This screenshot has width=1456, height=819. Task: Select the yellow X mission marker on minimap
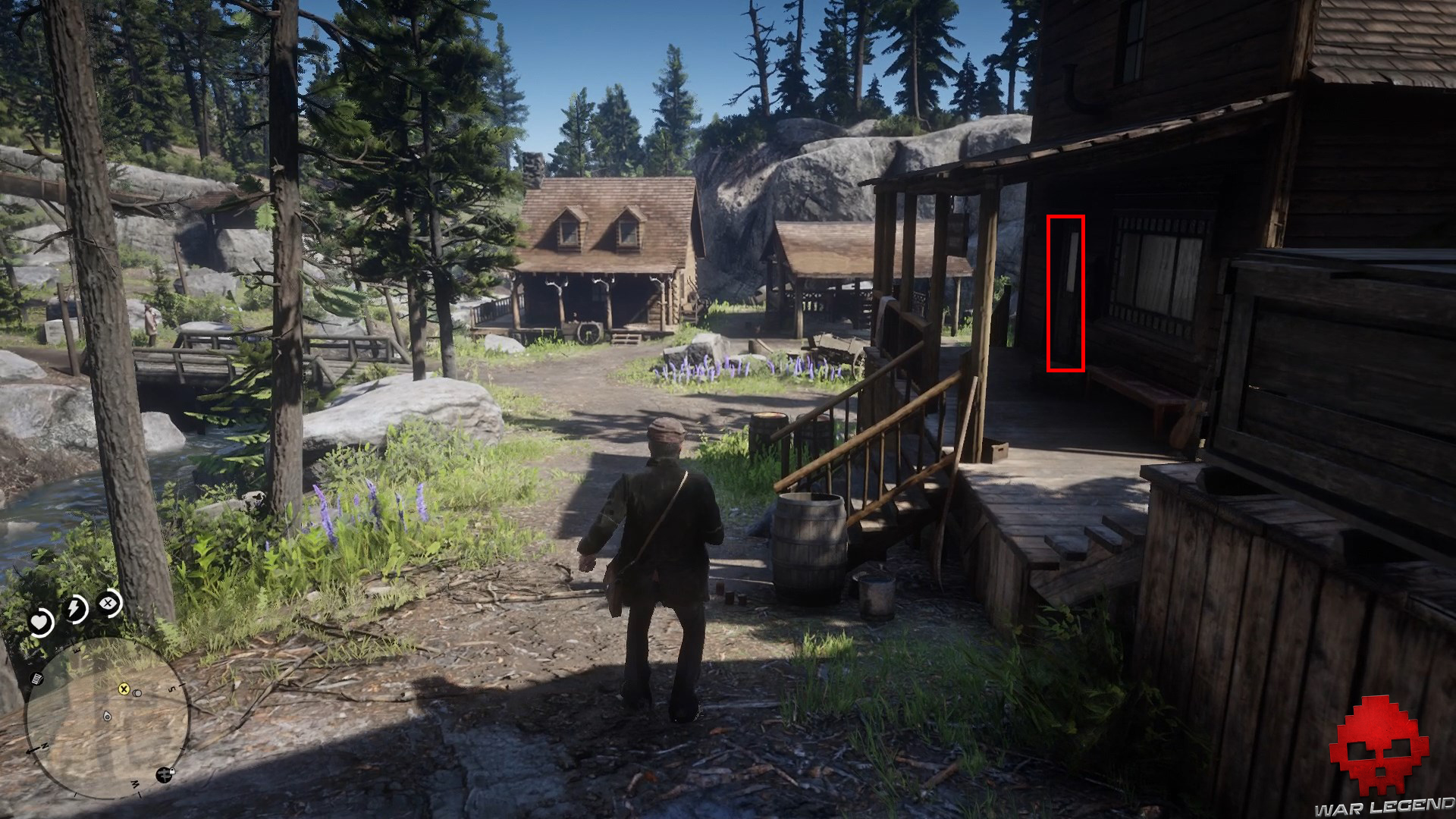pos(124,689)
